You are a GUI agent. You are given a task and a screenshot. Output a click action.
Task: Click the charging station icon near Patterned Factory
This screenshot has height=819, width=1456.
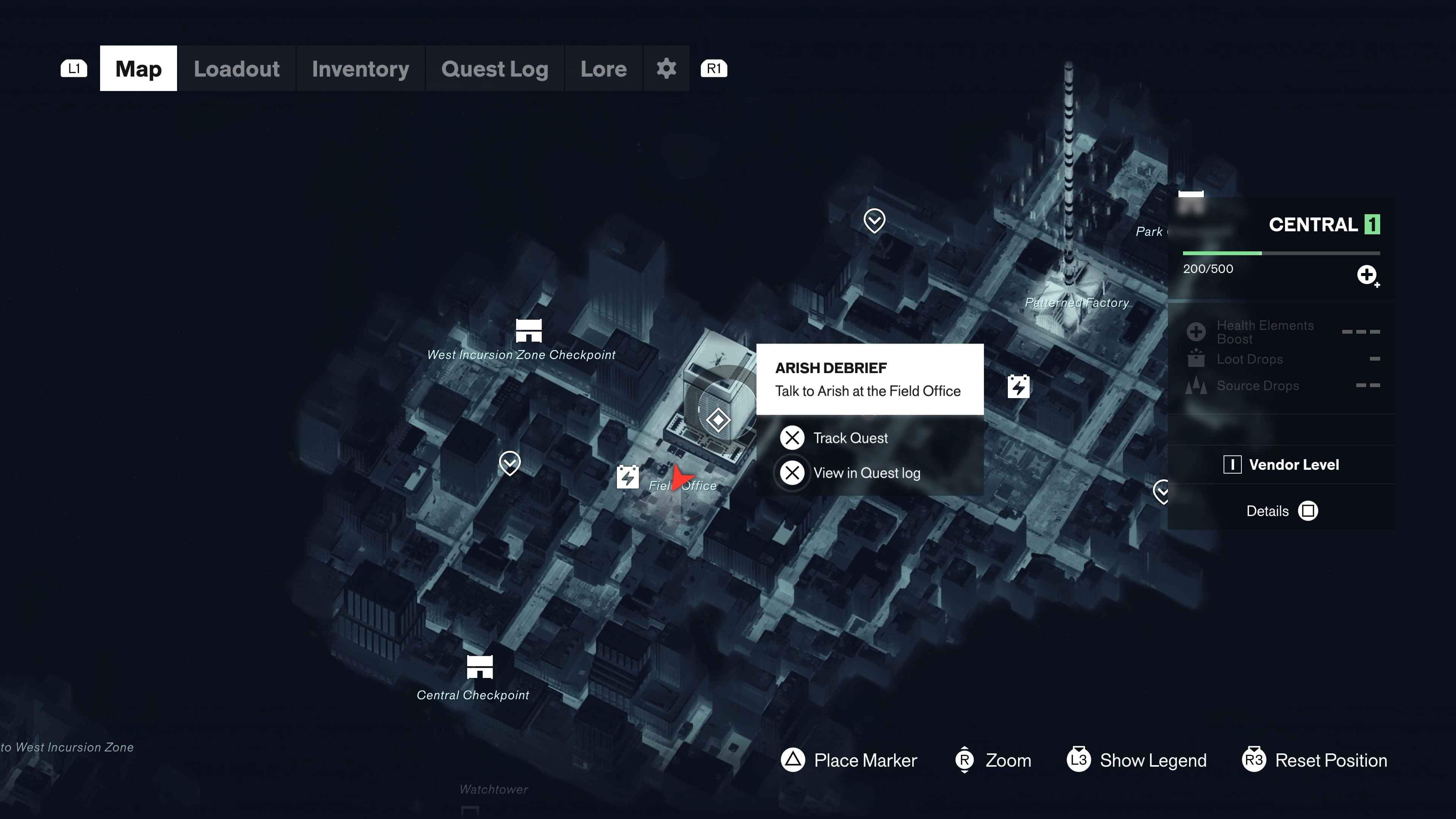click(1018, 387)
